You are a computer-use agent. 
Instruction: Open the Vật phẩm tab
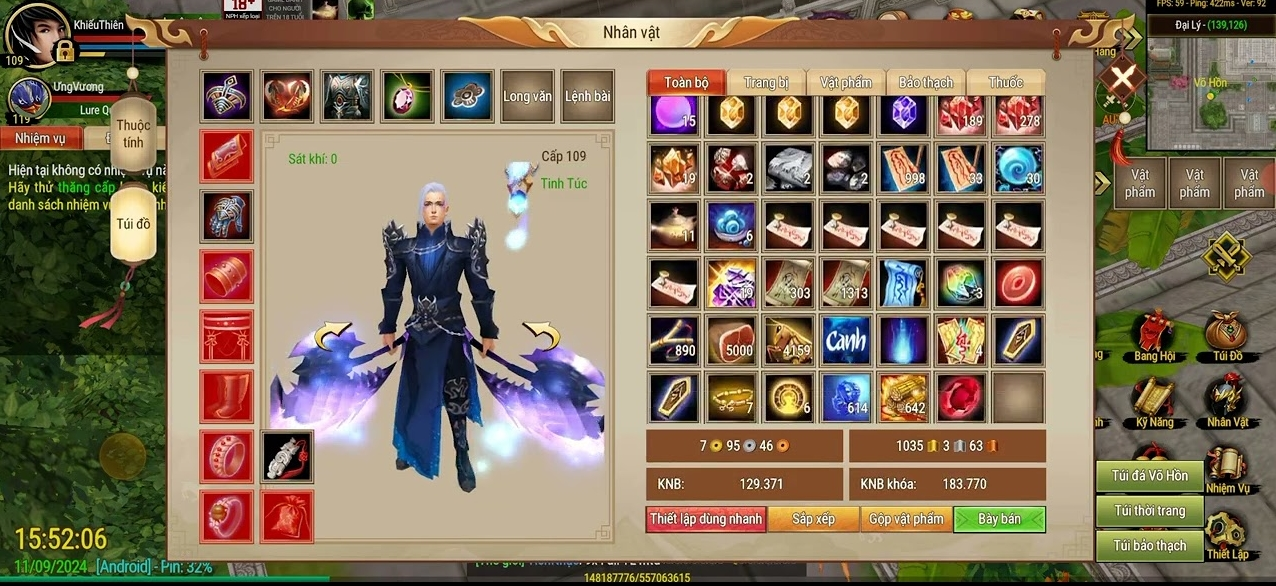(x=845, y=82)
